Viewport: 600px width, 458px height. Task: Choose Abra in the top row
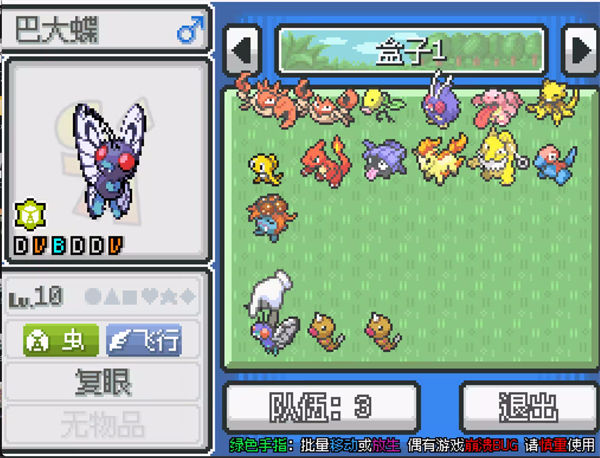coord(551,102)
